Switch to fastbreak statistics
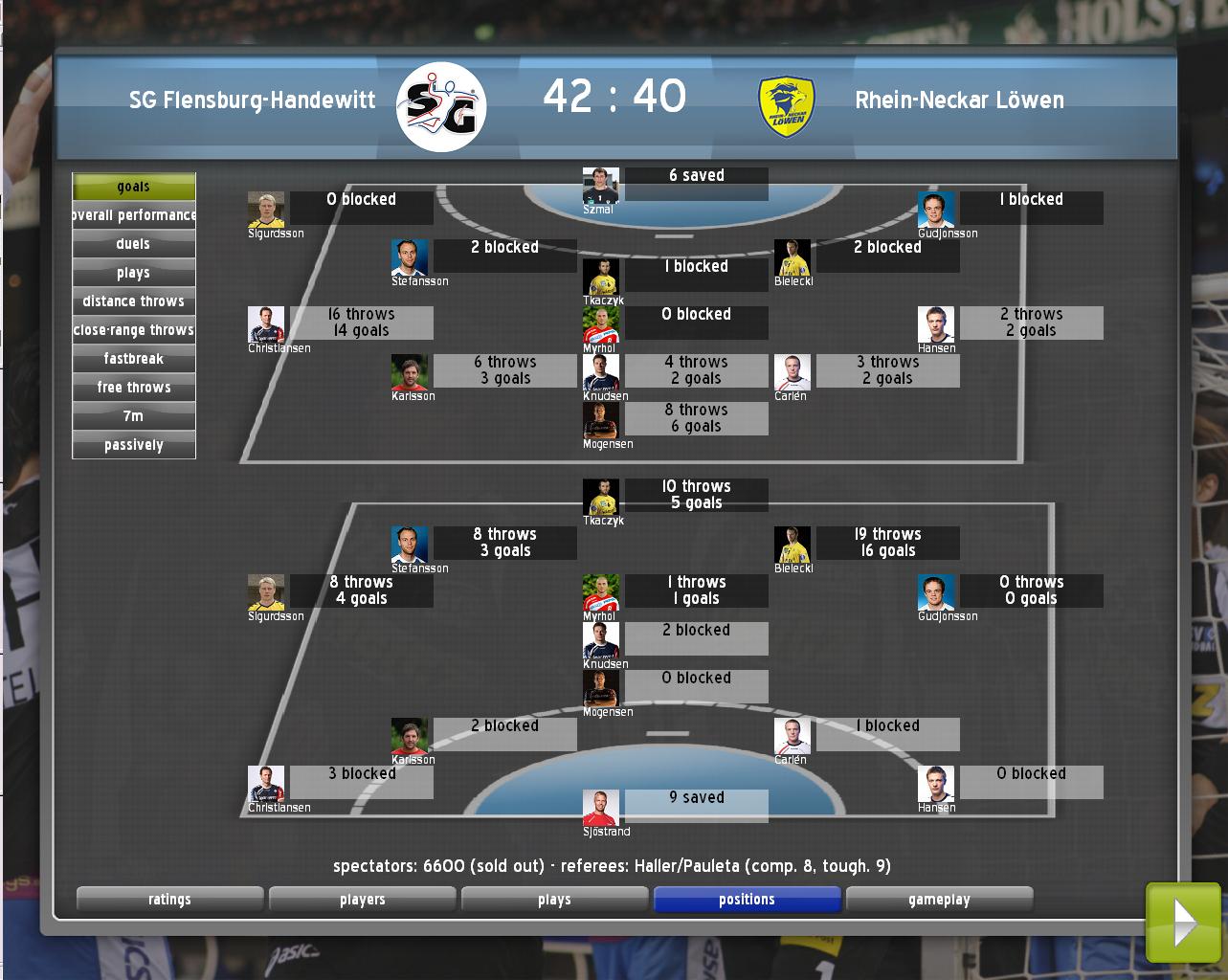Screen dimensions: 1228x980 click(x=134, y=359)
